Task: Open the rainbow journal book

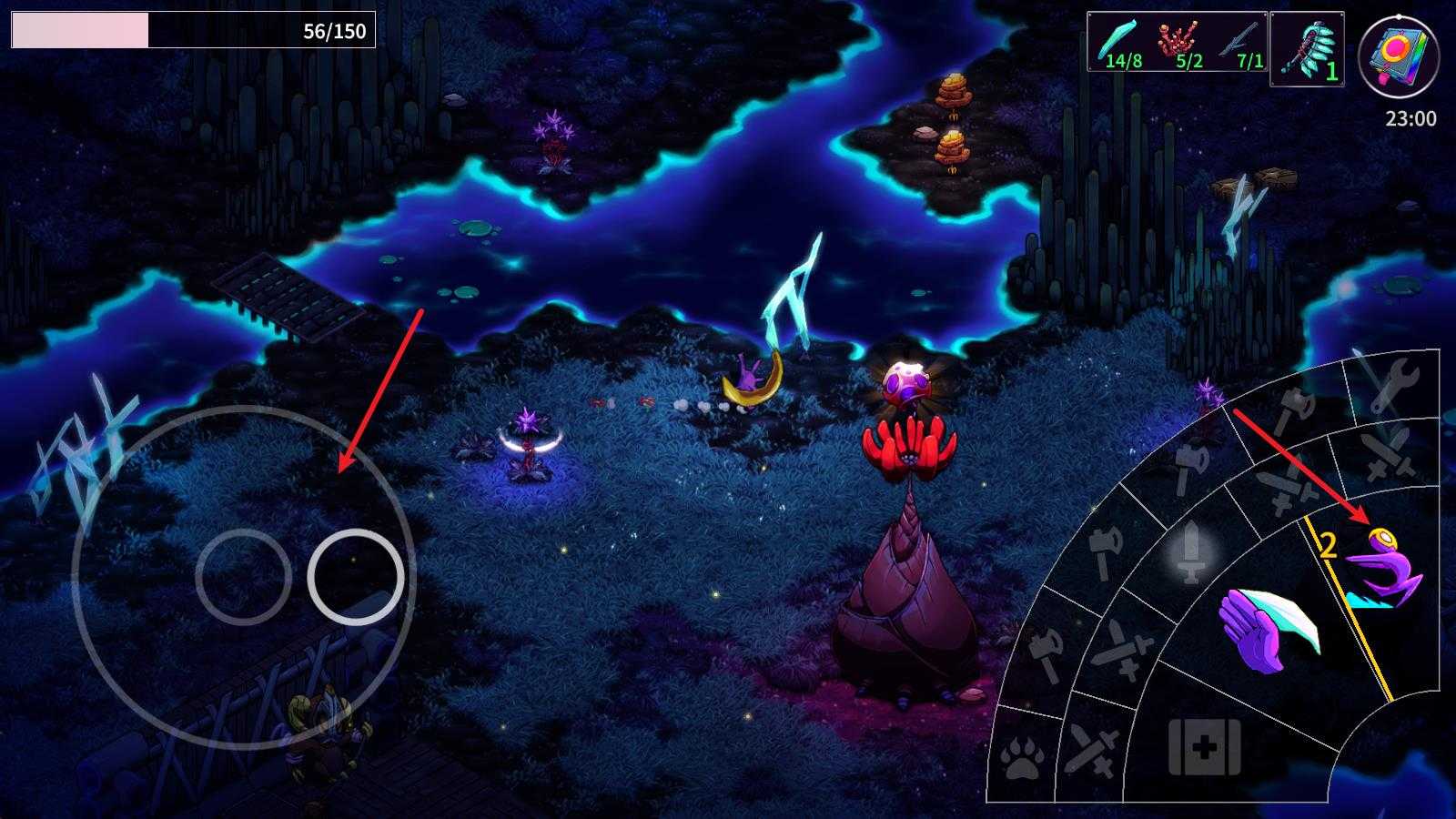Action: click(x=1398, y=56)
